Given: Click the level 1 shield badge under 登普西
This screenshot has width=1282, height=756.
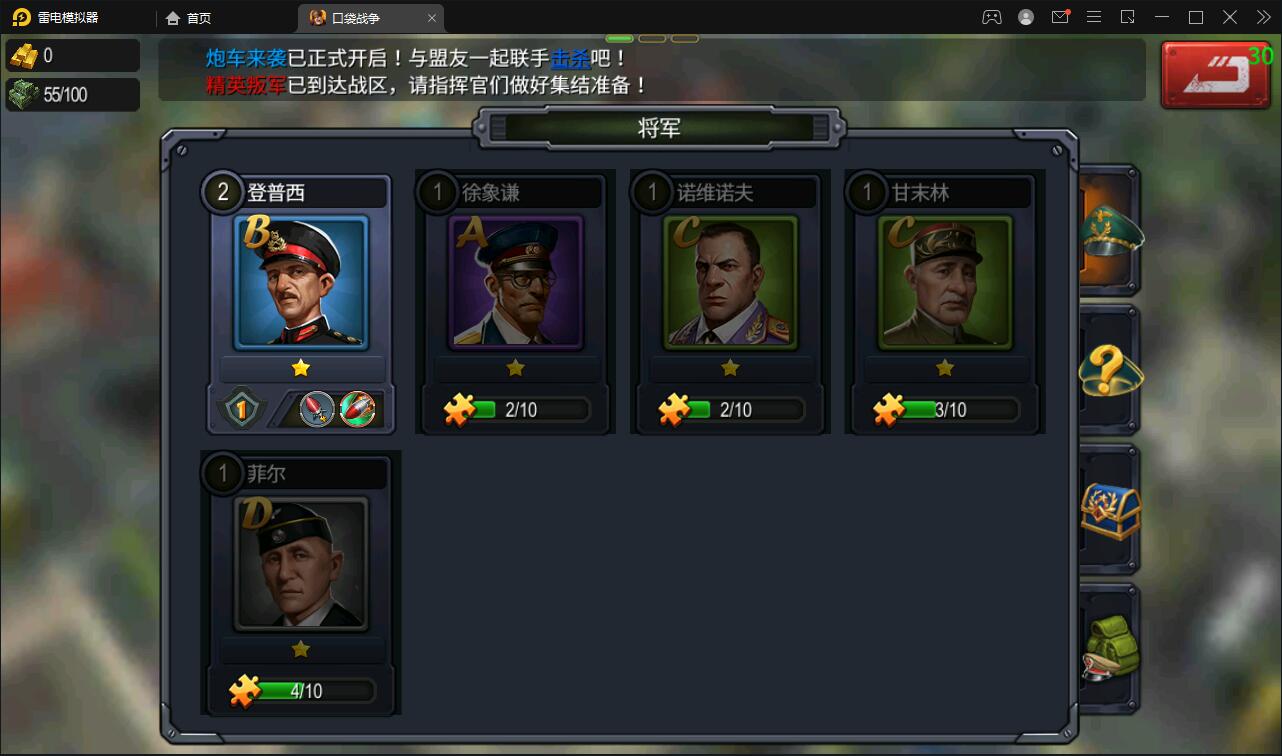Looking at the screenshot, I should coord(240,408).
